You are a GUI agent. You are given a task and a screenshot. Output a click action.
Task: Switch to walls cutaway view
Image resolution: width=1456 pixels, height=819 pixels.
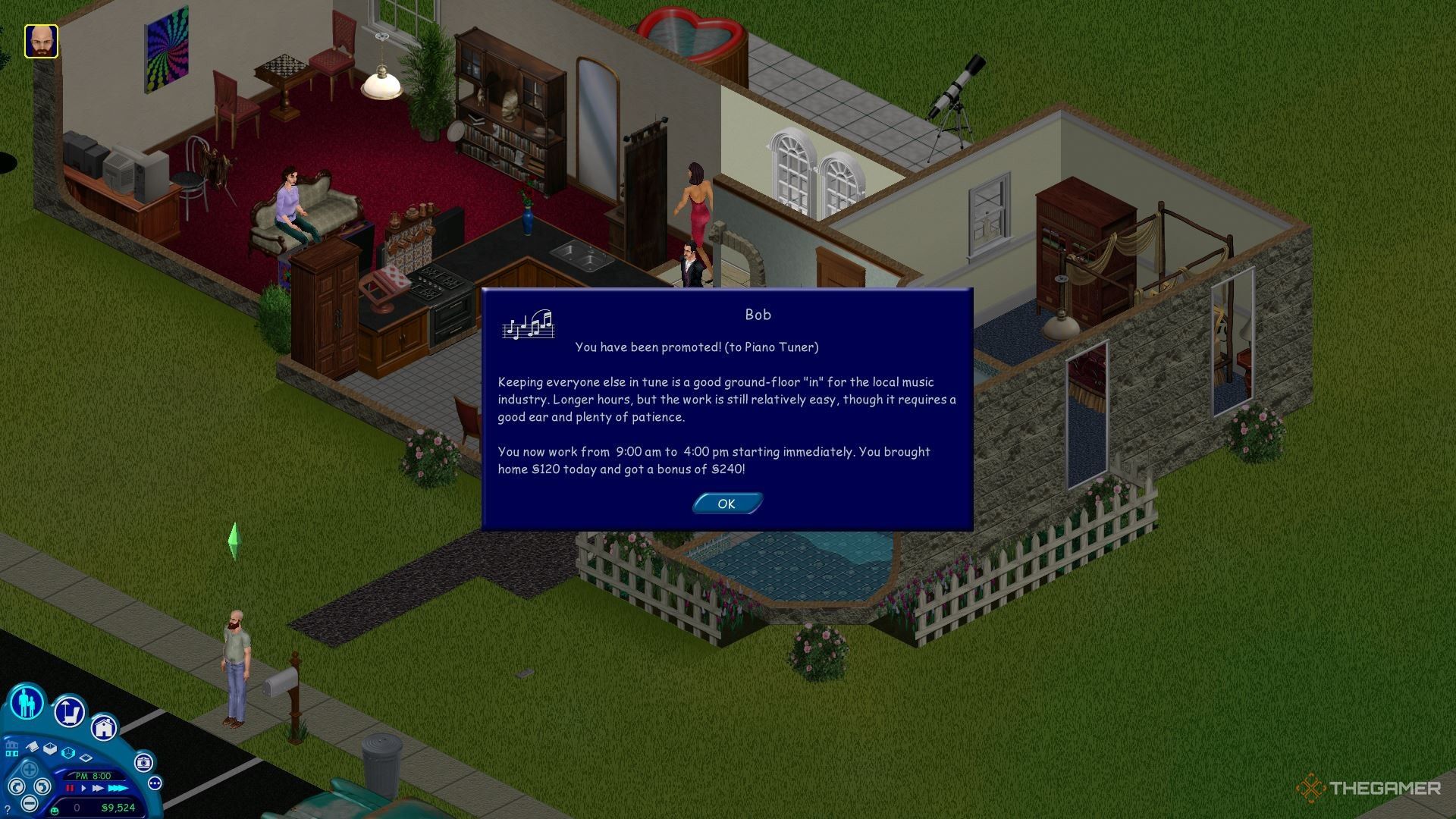point(68,753)
